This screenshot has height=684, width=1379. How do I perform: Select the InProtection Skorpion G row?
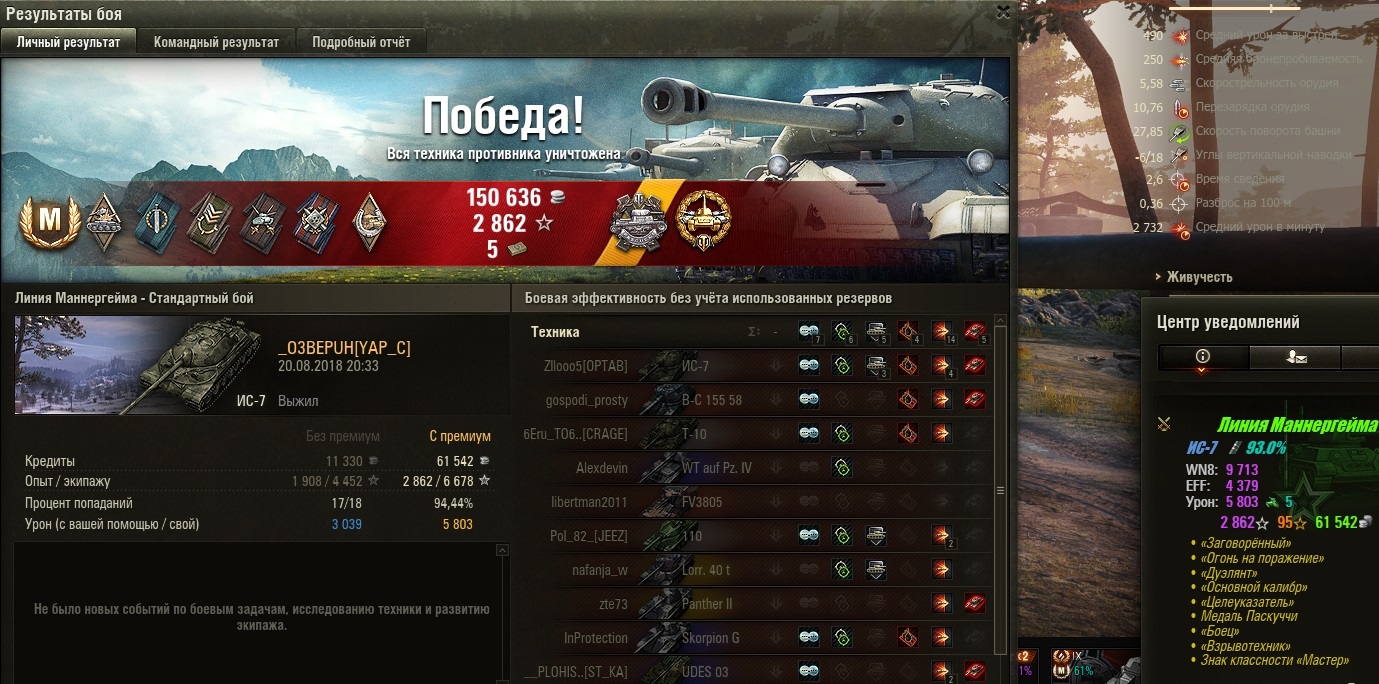[x=760, y=638]
